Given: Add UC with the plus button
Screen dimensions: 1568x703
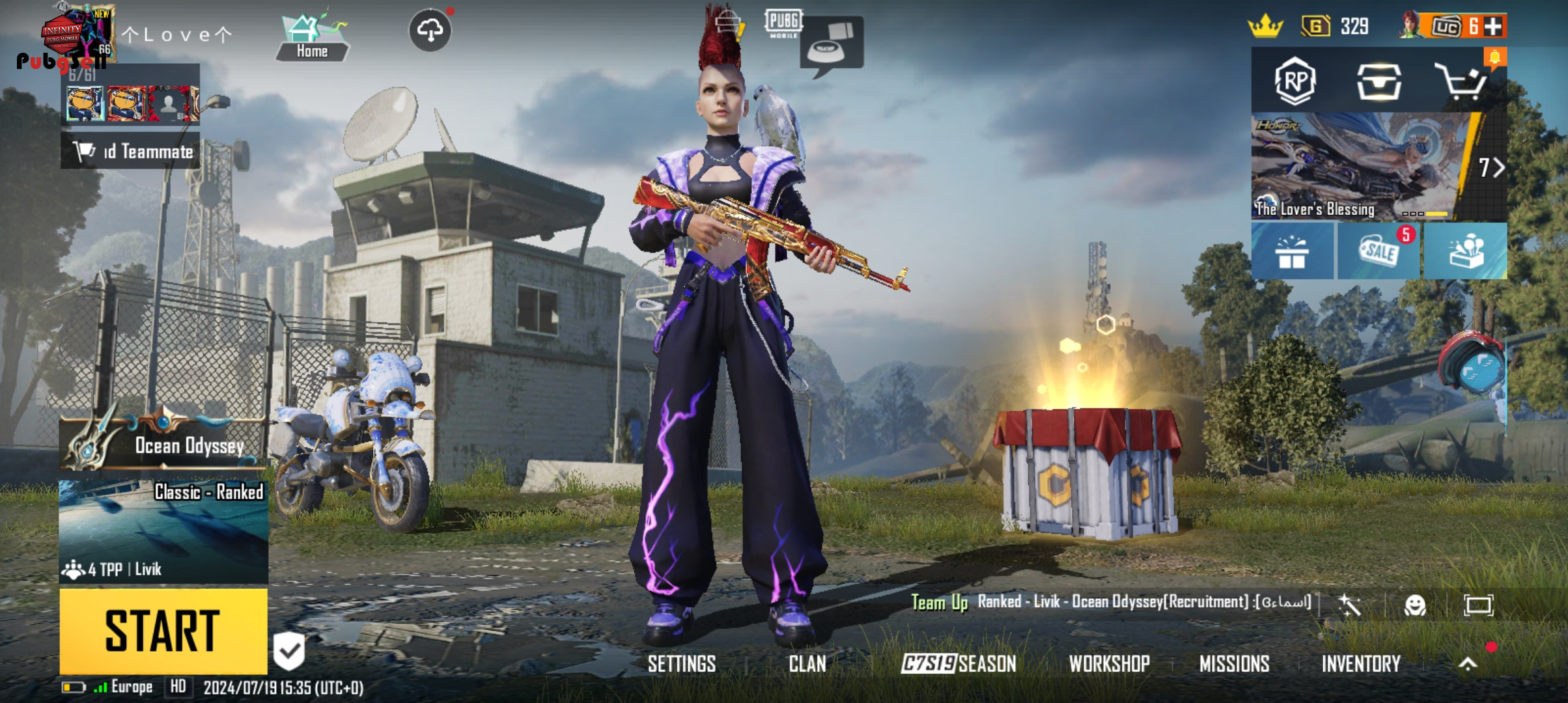Looking at the screenshot, I should click(x=1493, y=27).
